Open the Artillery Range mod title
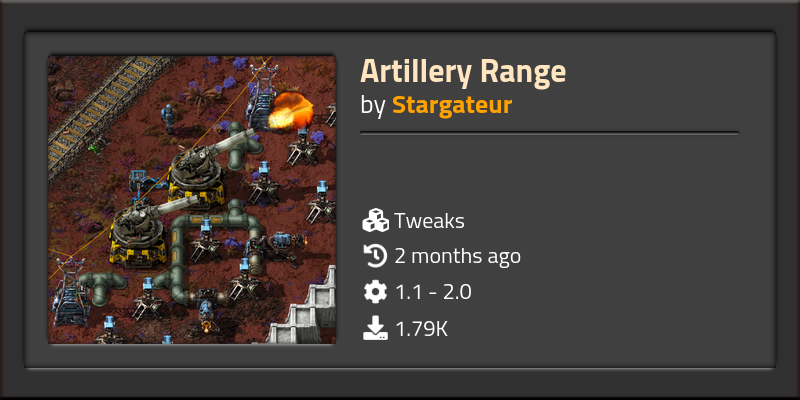 click(463, 72)
